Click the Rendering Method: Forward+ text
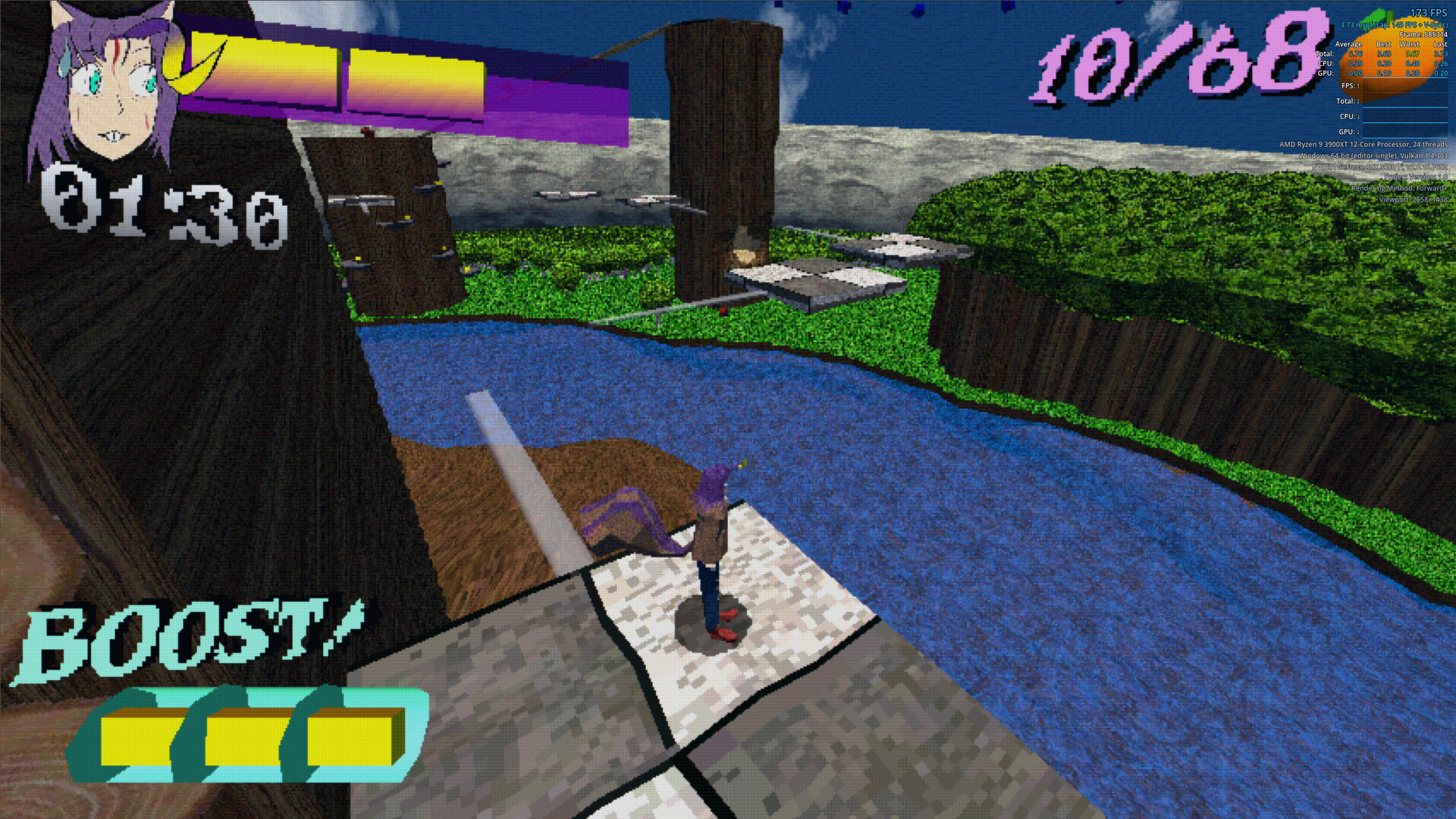Image resolution: width=1456 pixels, height=819 pixels. click(1400, 188)
